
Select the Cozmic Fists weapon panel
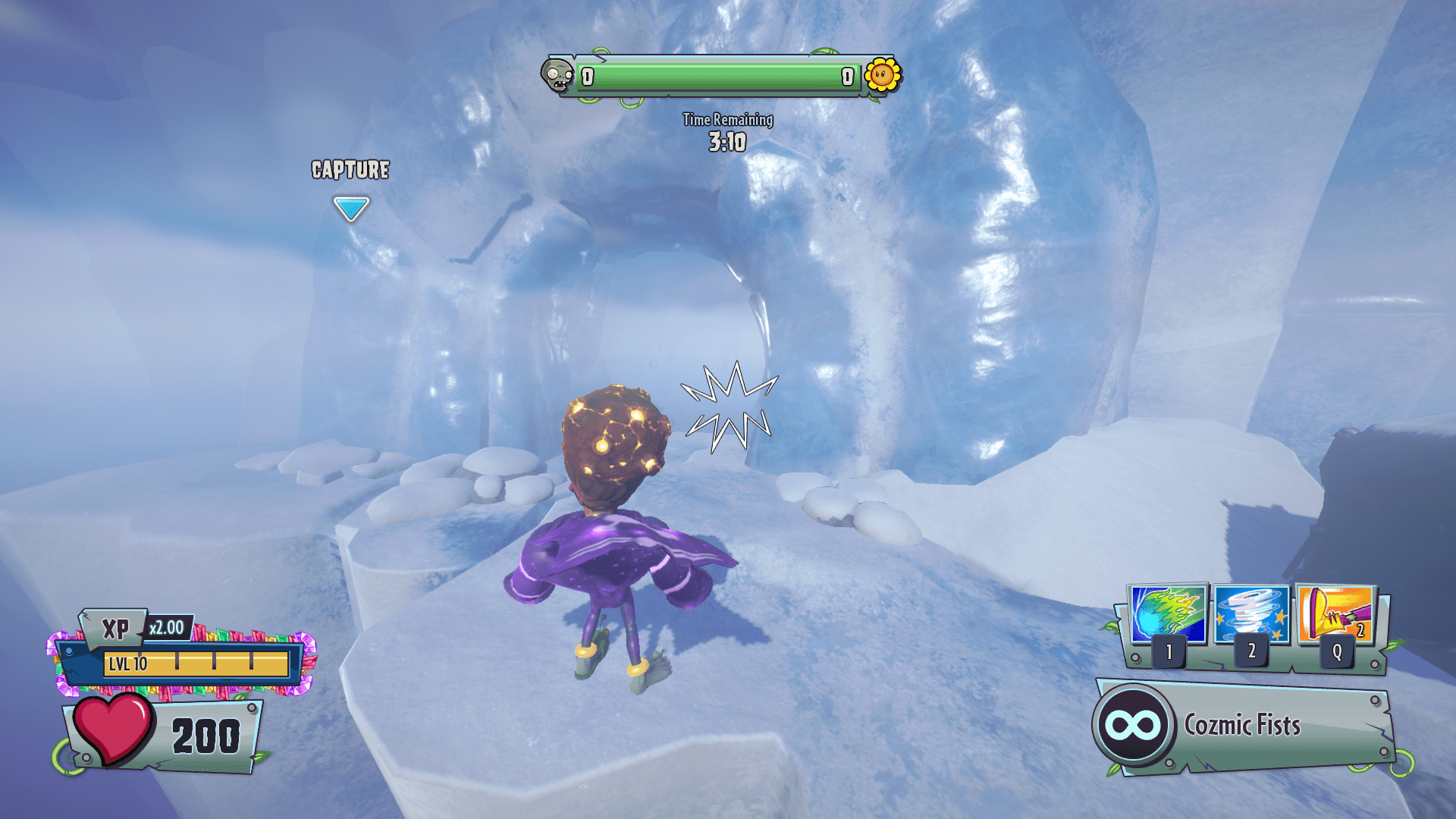pyautogui.click(x=1244, y=726)
